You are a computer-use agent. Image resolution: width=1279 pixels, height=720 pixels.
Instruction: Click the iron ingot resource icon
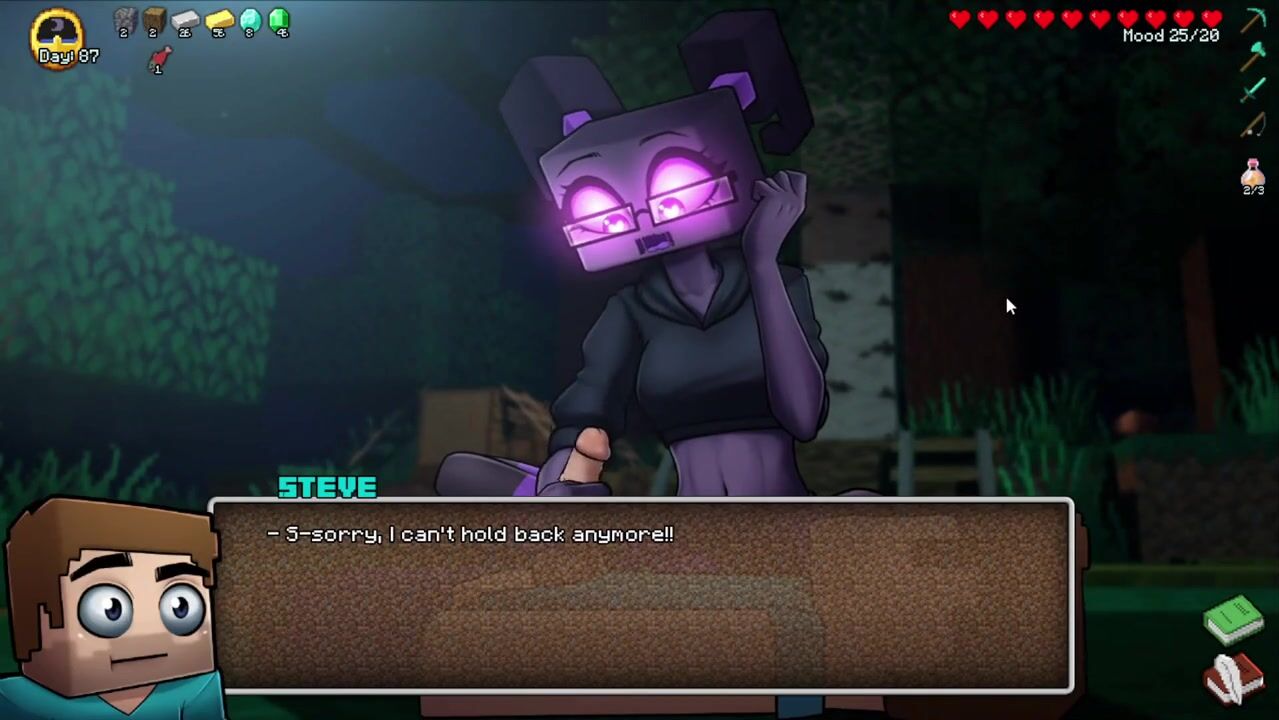(x=185, y=20)
